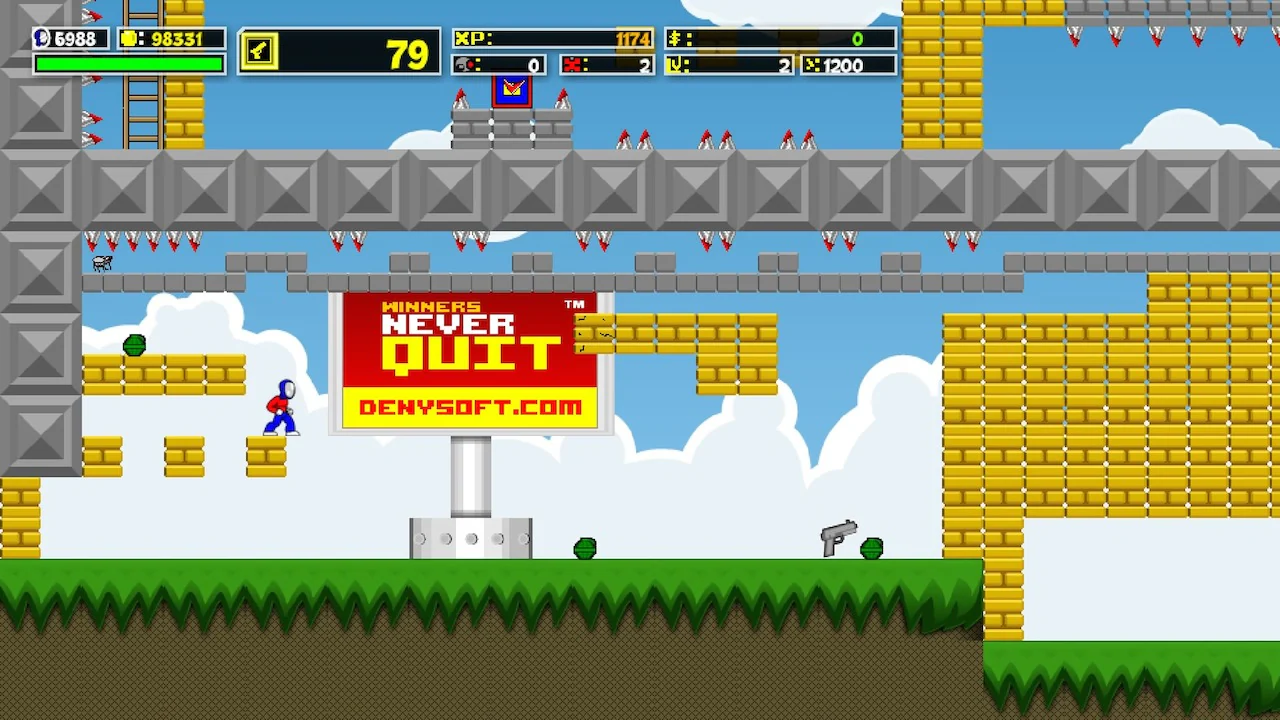Click the green health bar
1280x720 pixels.
[x=128, y=63]
